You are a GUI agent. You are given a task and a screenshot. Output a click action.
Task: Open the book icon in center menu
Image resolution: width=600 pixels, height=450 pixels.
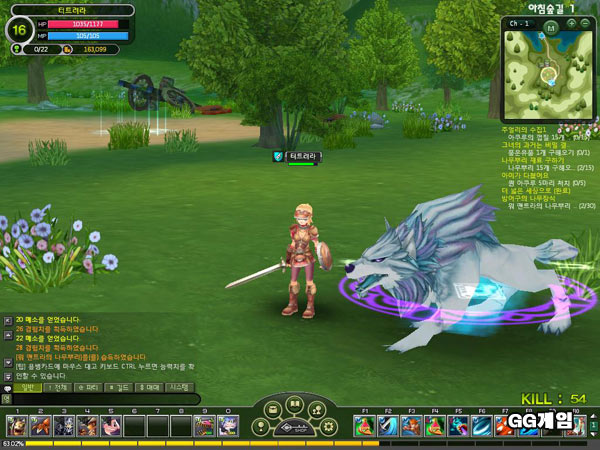coord(294,405)
